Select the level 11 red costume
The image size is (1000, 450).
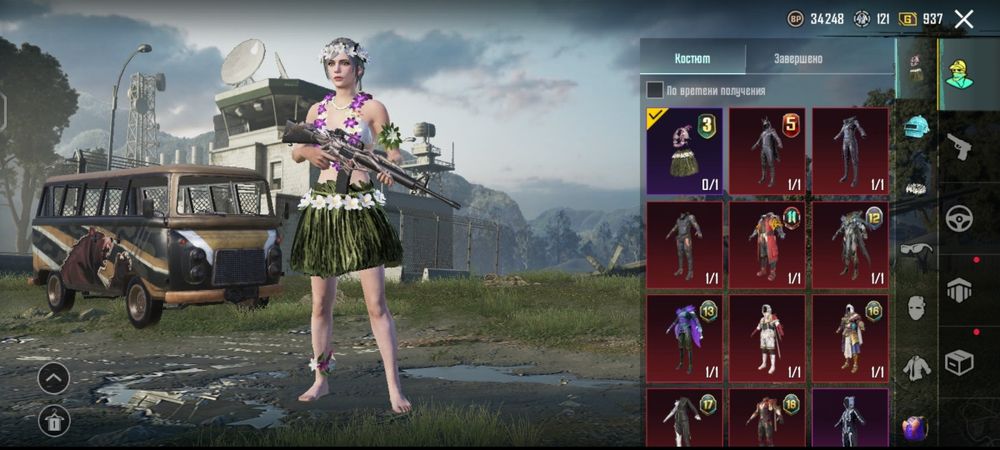(x=767, y=244)
